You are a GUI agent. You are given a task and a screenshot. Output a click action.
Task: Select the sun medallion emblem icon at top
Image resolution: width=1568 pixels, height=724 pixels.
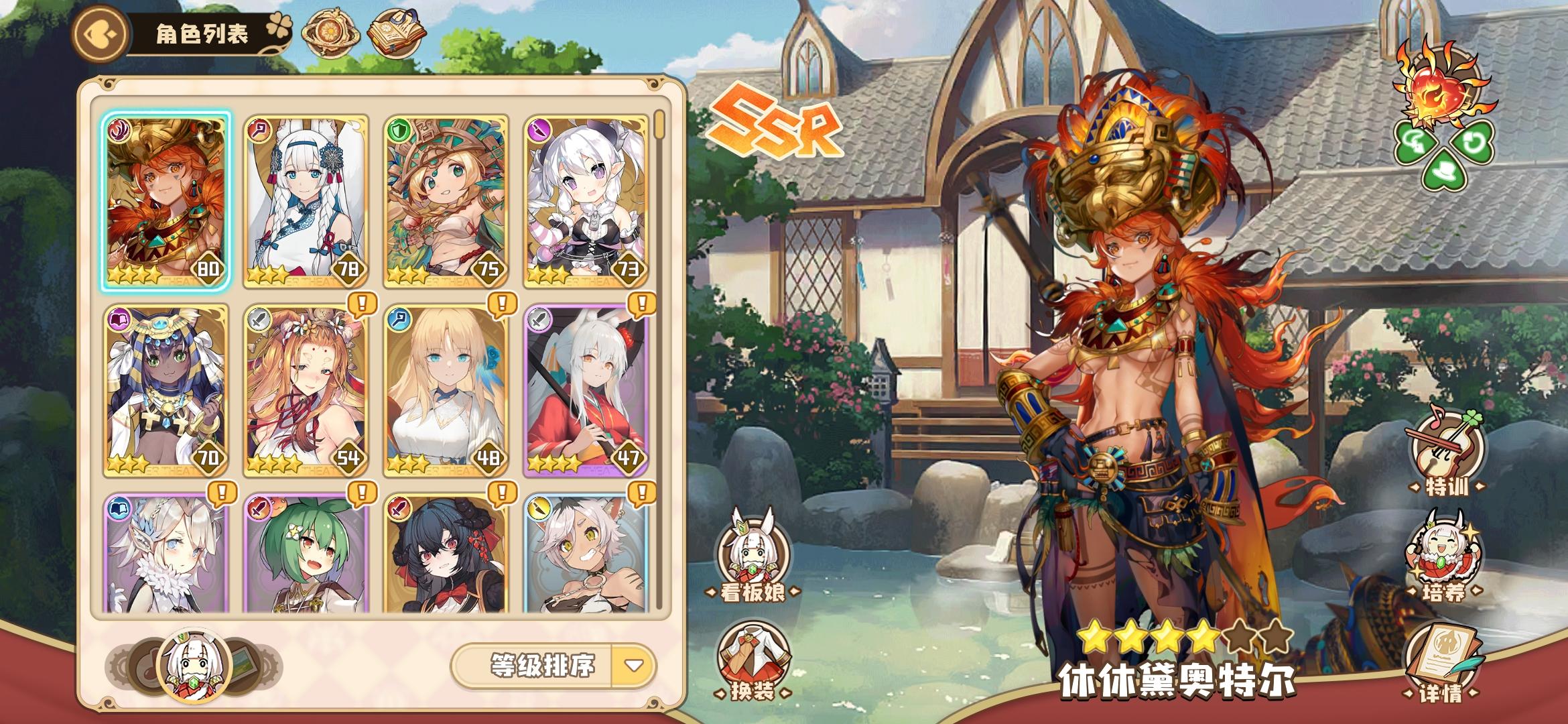click(x=328, y=32)
